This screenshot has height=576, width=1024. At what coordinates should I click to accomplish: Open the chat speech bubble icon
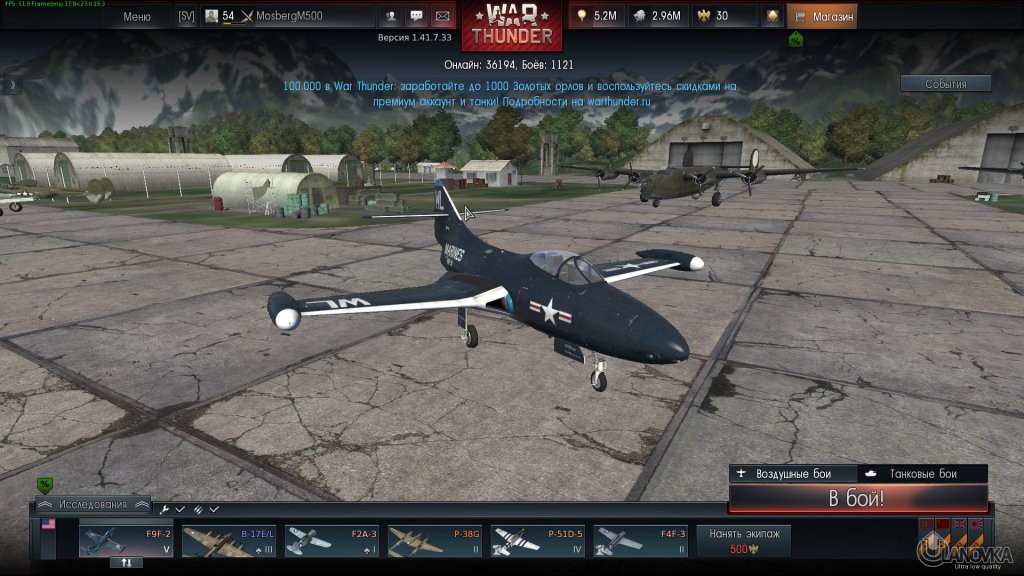pyautogui.click(x=416, y=16)
